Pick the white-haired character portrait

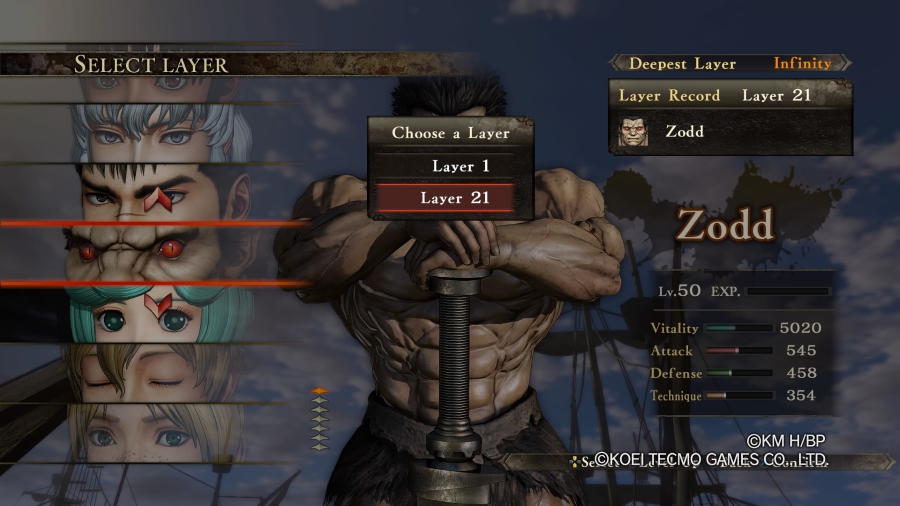tap(160, 133)
